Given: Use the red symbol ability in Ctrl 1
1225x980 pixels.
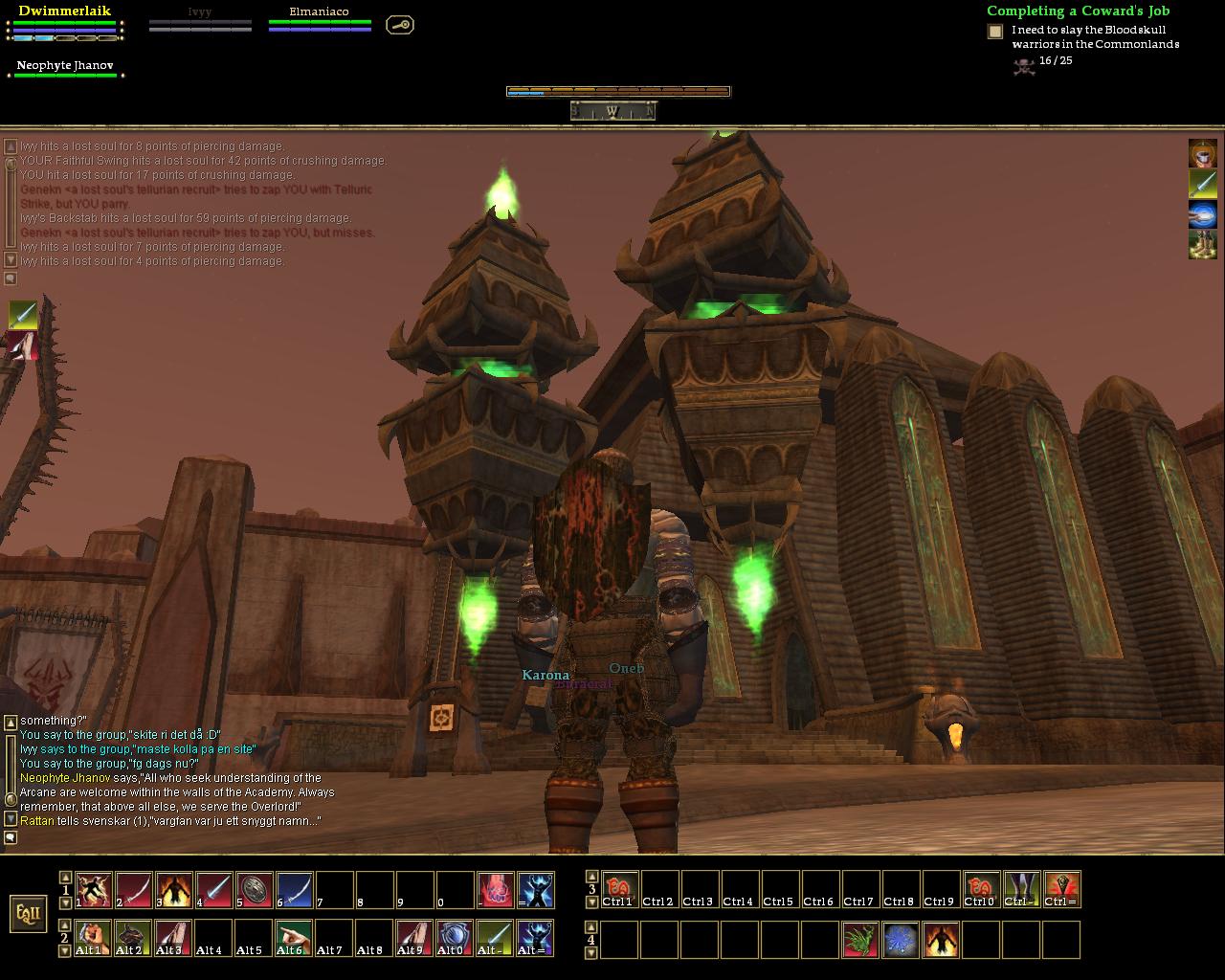Looking at the screenshot, I should click(x=619, y=889).
